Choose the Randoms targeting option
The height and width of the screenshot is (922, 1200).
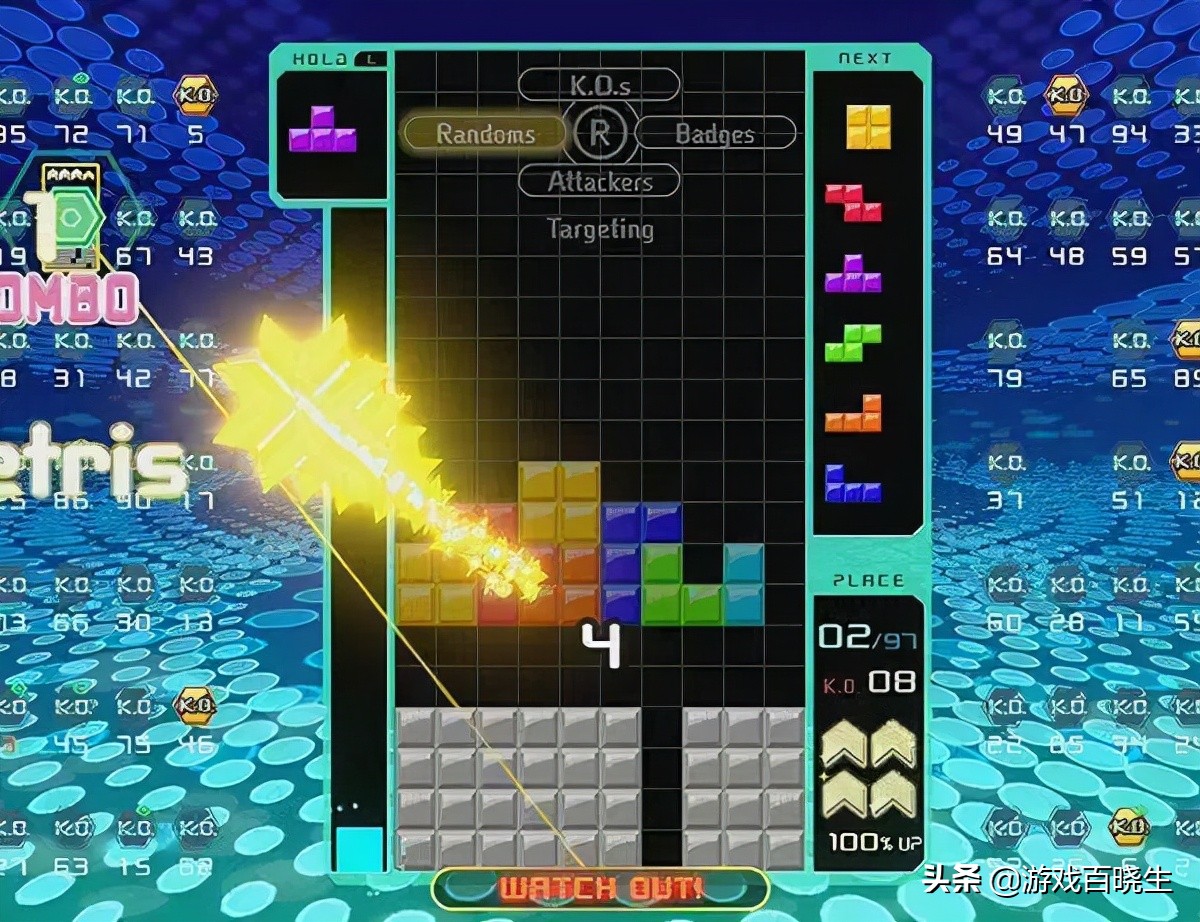485,134
